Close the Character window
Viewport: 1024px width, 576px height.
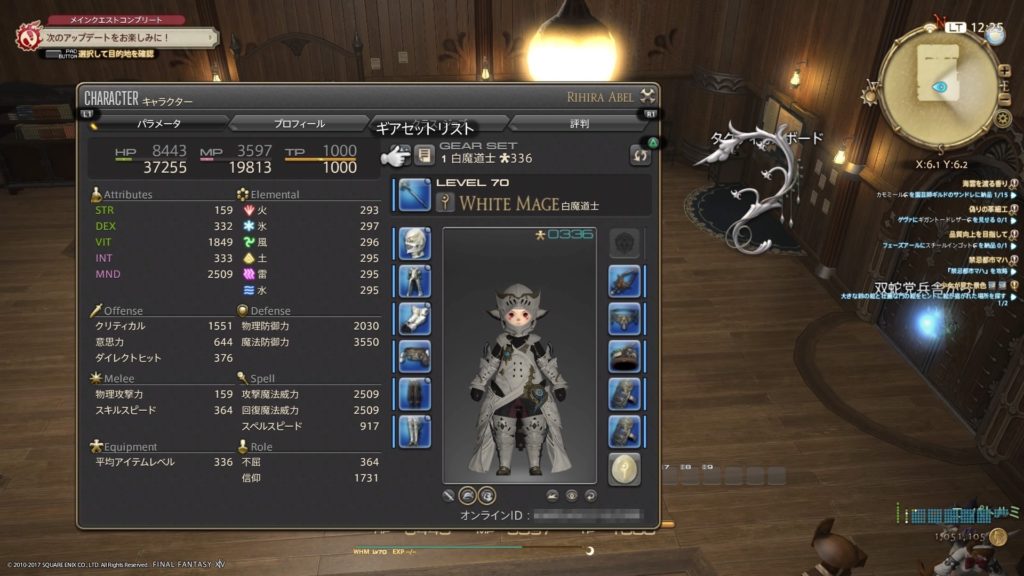tap(648, 97)
